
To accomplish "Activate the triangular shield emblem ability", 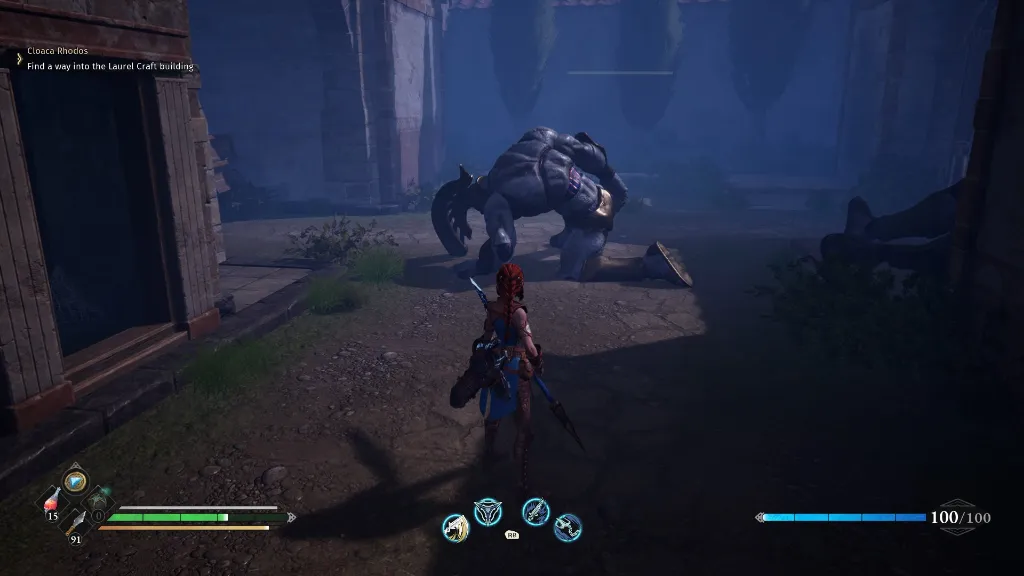I will (488, 512).
